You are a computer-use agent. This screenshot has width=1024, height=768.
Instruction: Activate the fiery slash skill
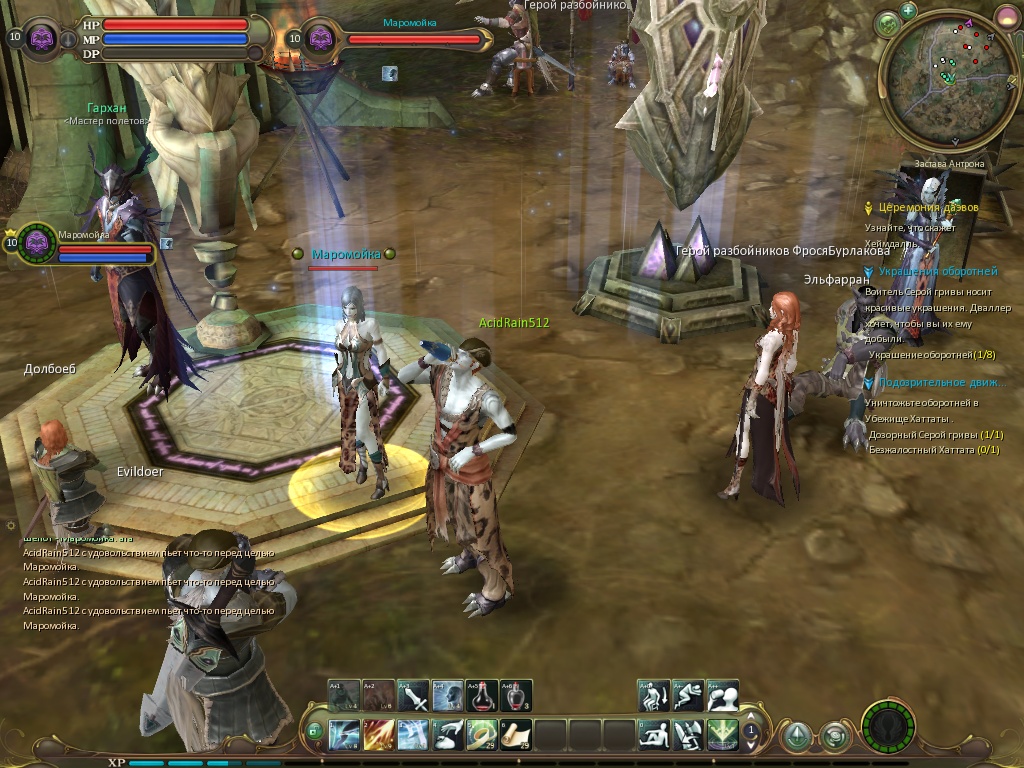click(x=379, y=735)
